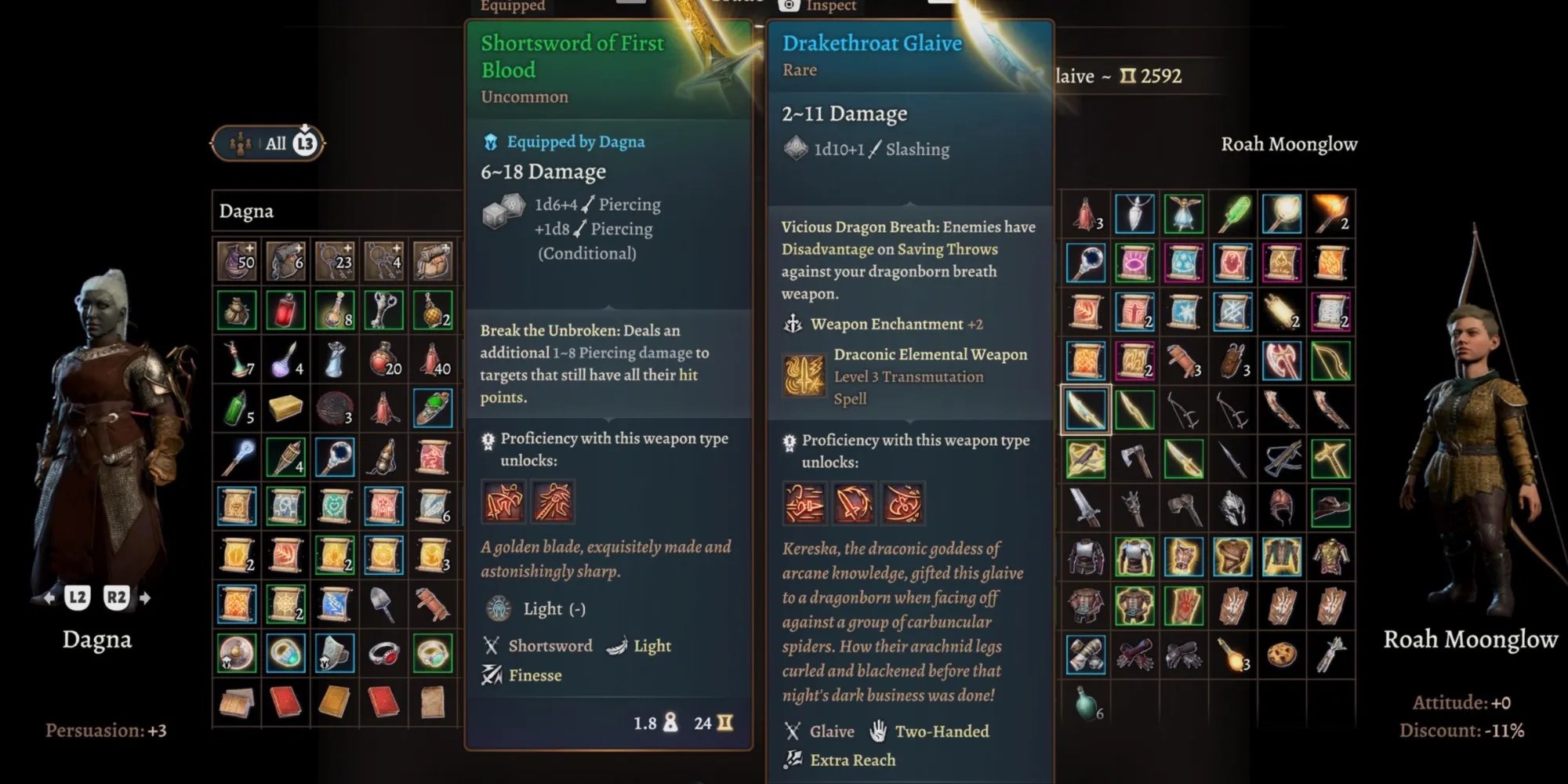
Task: Select the soap bar in Dagna's inventory
Action: click(x=286, y=408)
